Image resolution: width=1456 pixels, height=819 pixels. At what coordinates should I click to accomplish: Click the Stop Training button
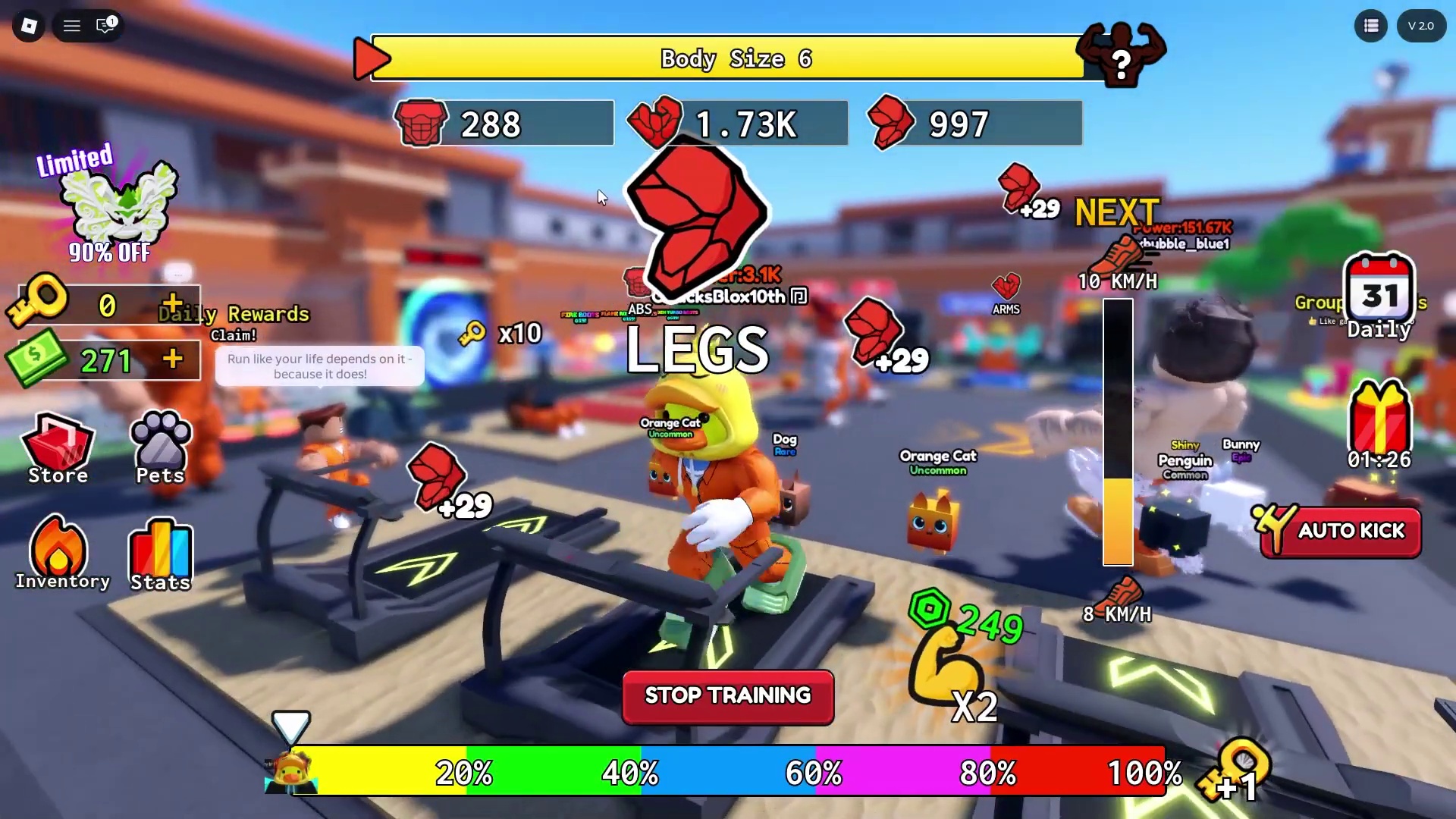tap(728, 696)
